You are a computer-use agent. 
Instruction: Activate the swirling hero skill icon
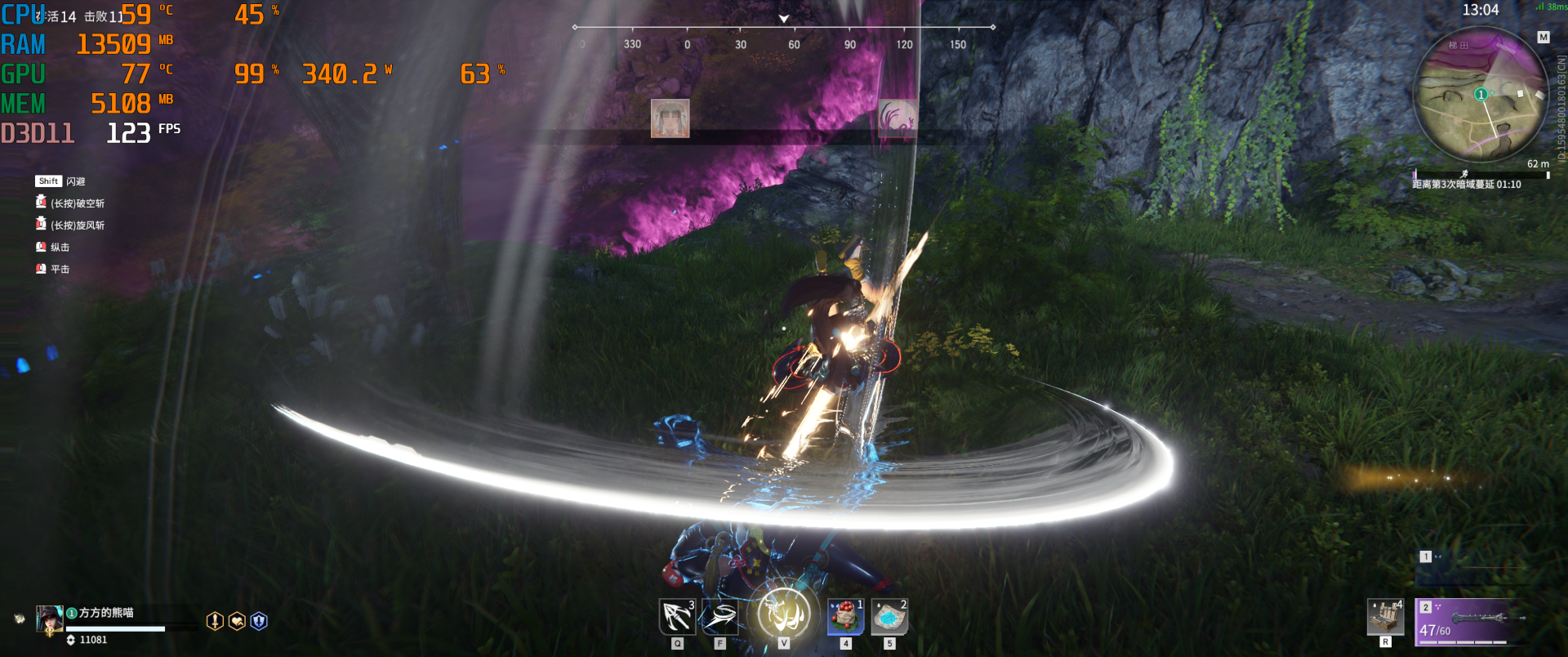[x=720, y=617]
